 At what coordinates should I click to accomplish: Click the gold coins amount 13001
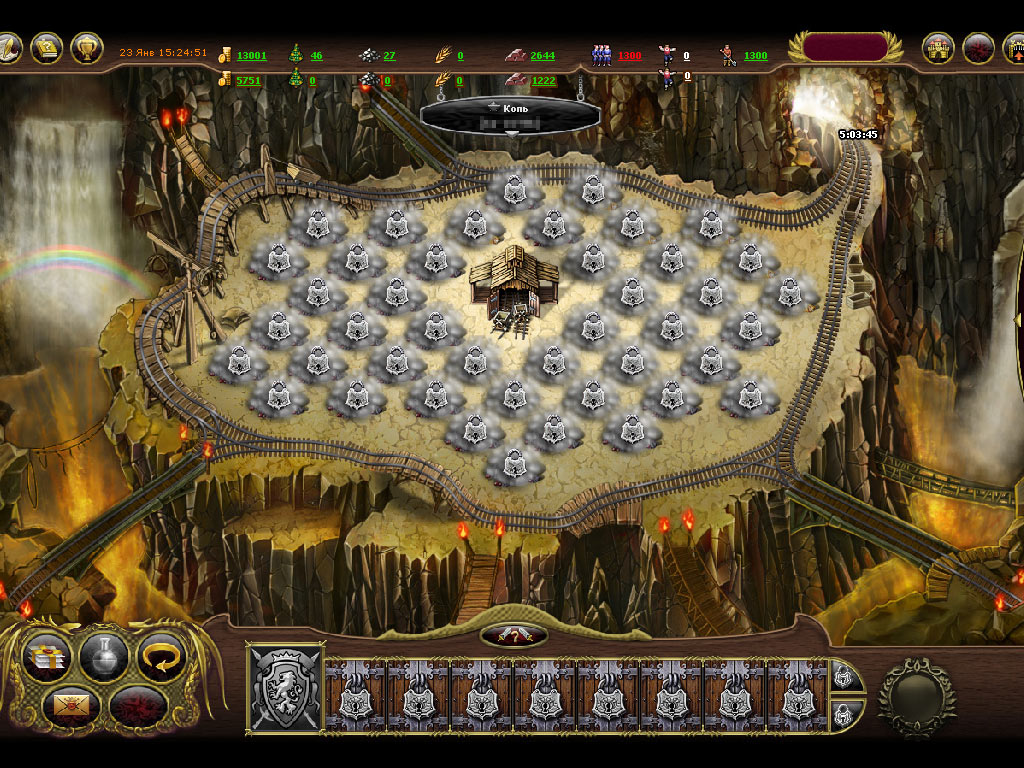pyautogui.click(x=251, y=56)
